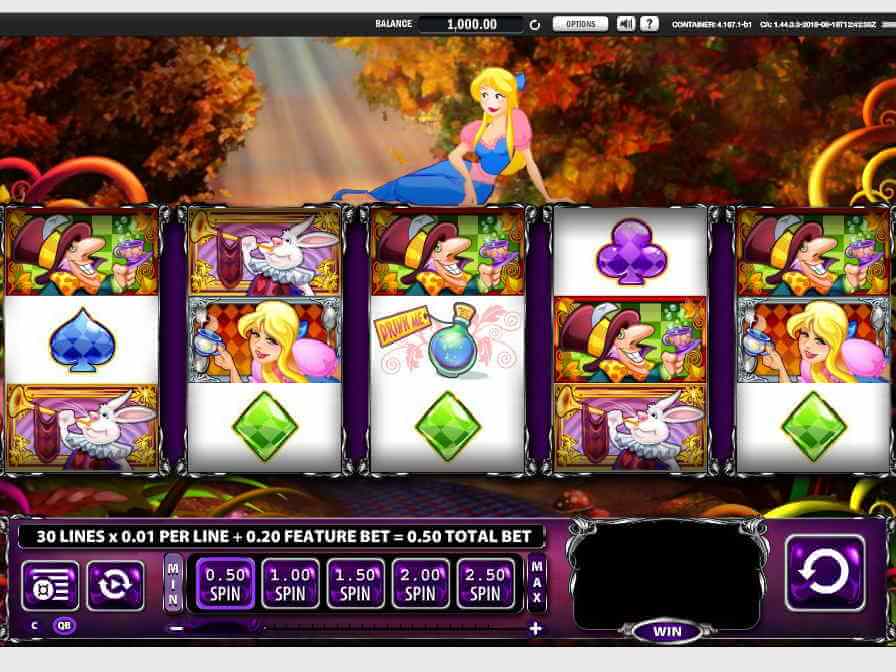Open the paytable menu button
Viewport: 896px width, 672px height.
[50, 585]
